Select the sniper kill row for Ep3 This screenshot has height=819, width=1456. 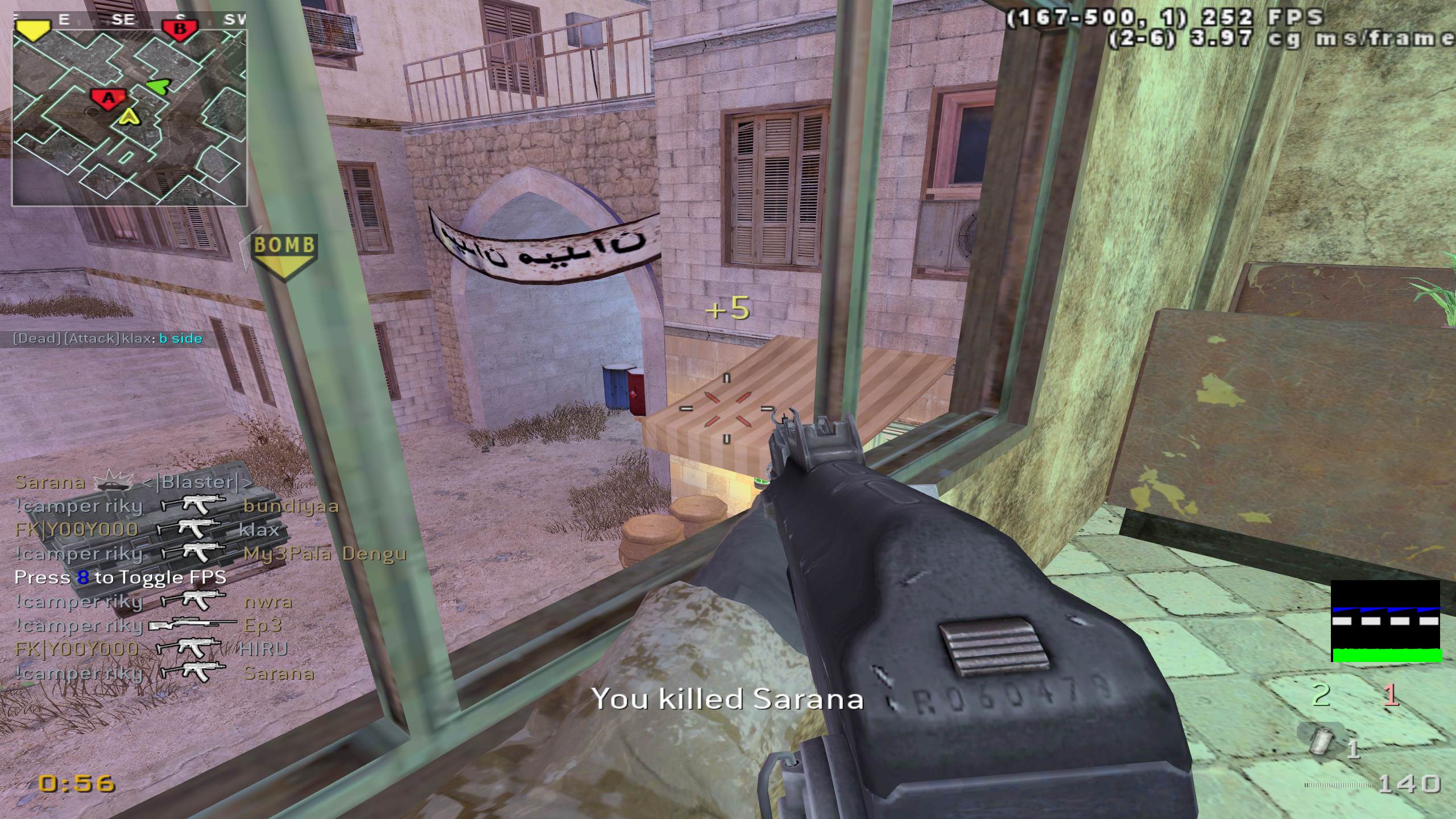coord(149,625)
